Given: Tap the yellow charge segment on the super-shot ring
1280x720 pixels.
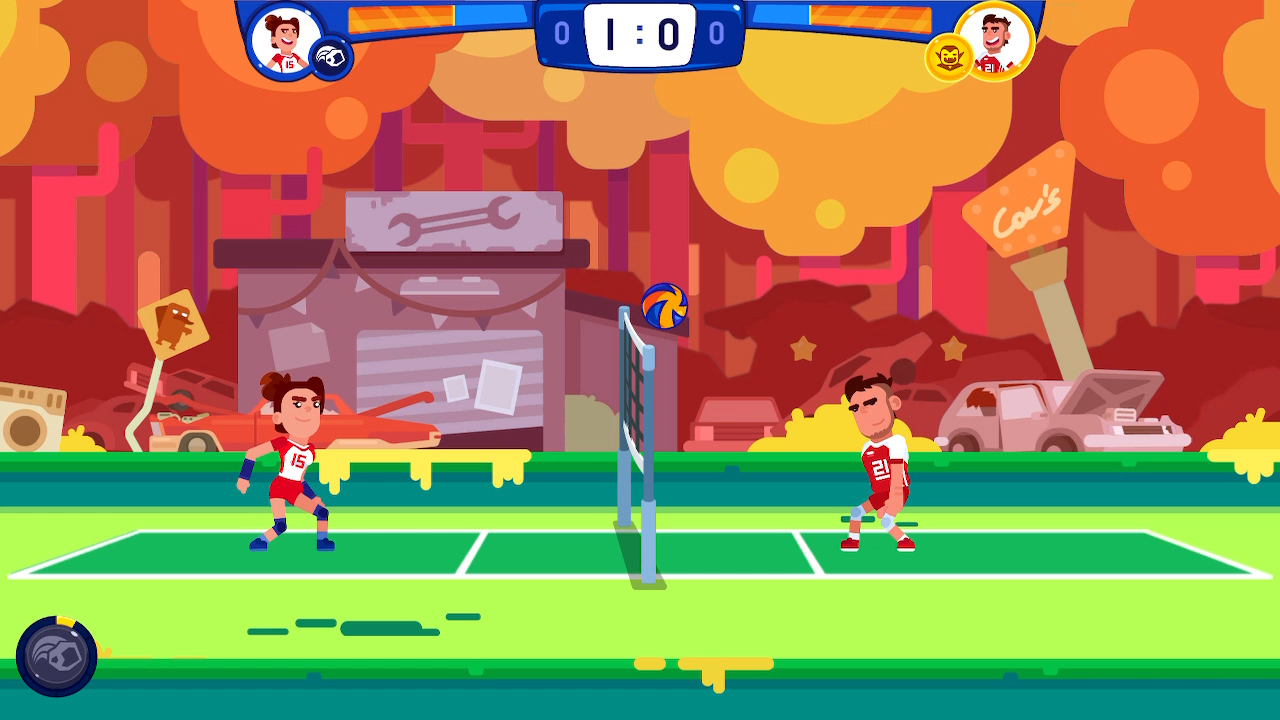Looking at the screenshot, I should tap(64, 619).
